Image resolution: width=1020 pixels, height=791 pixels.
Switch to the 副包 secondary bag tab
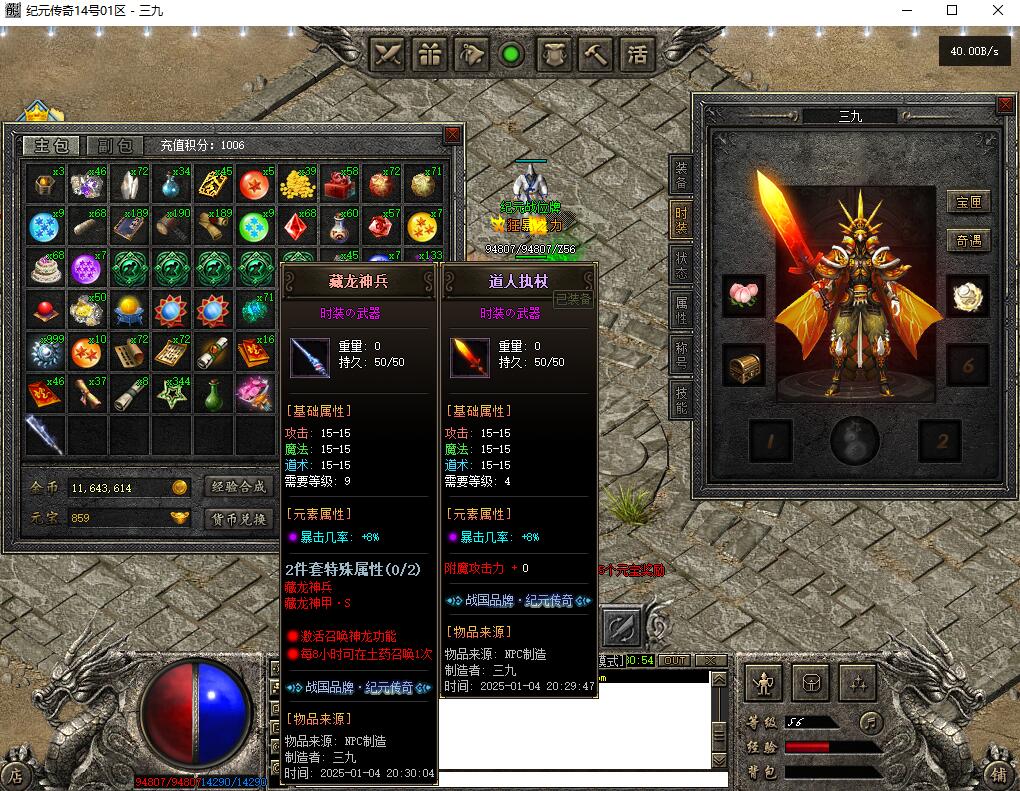pos(112,146)
